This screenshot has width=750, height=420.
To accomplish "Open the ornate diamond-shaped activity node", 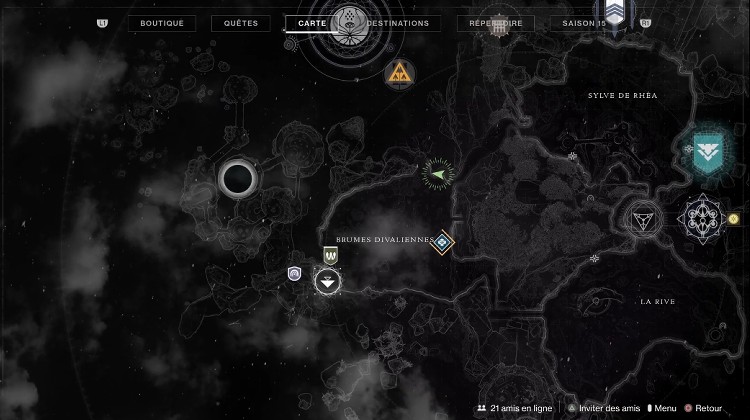I will [x=699, y=217].
